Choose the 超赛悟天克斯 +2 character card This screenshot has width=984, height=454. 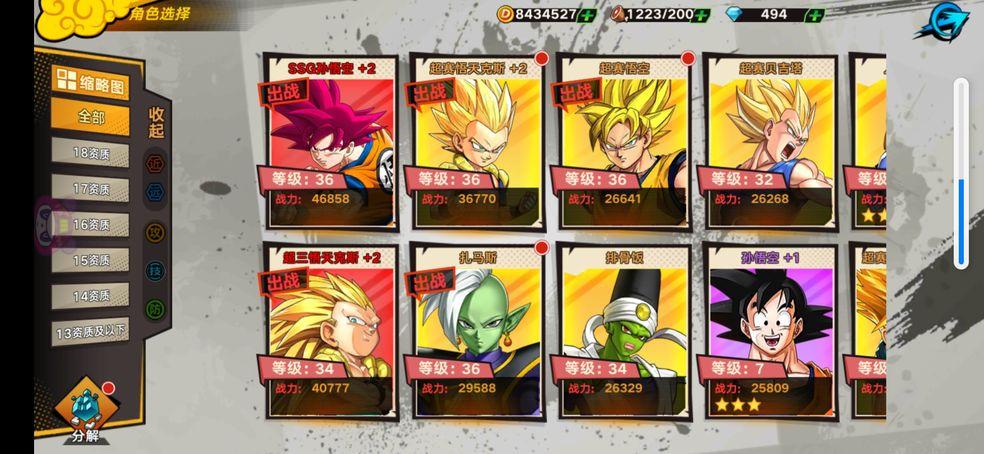[476, 142]
